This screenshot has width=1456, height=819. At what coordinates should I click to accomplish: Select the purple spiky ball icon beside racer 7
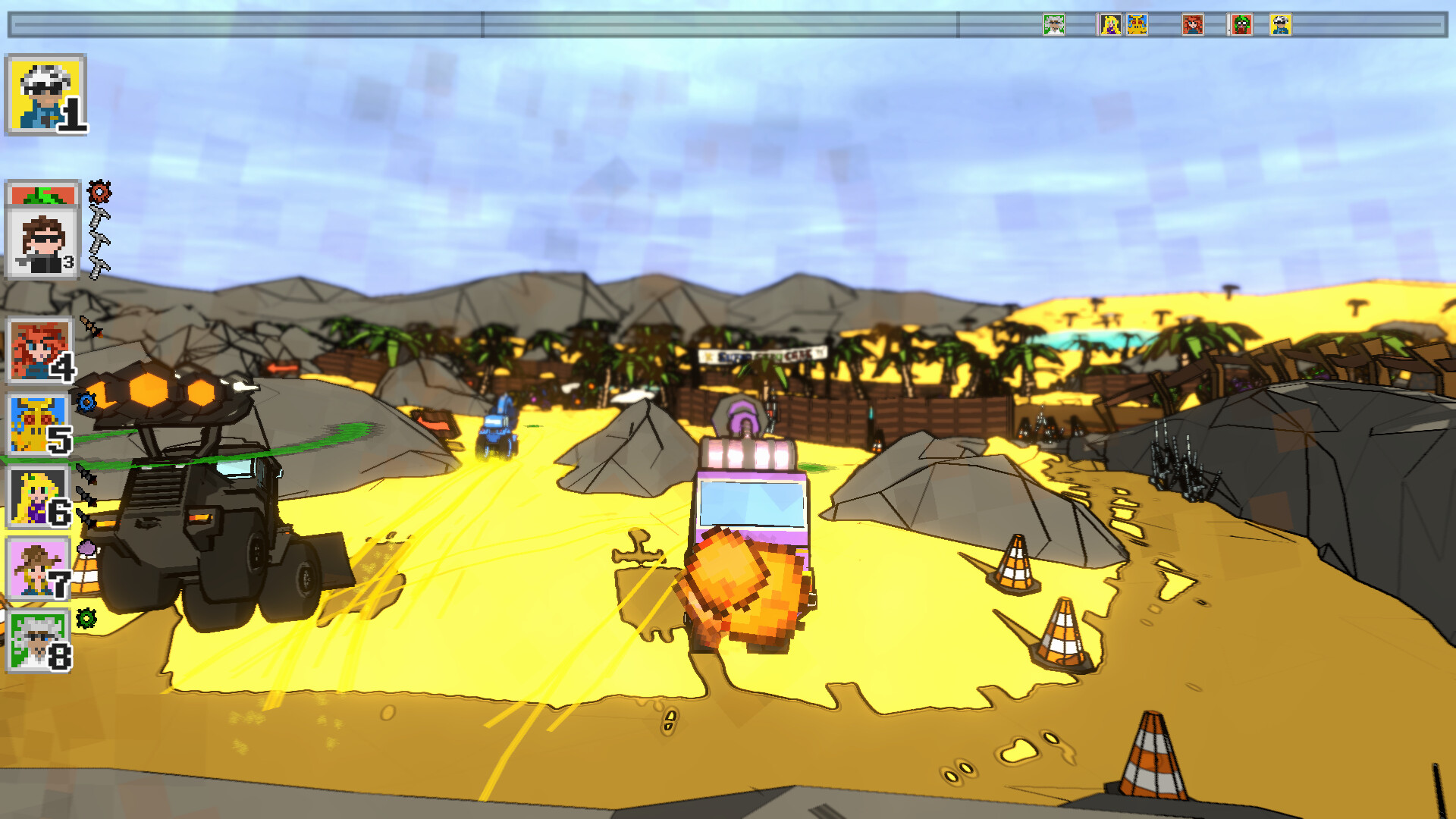coord(86,548)
